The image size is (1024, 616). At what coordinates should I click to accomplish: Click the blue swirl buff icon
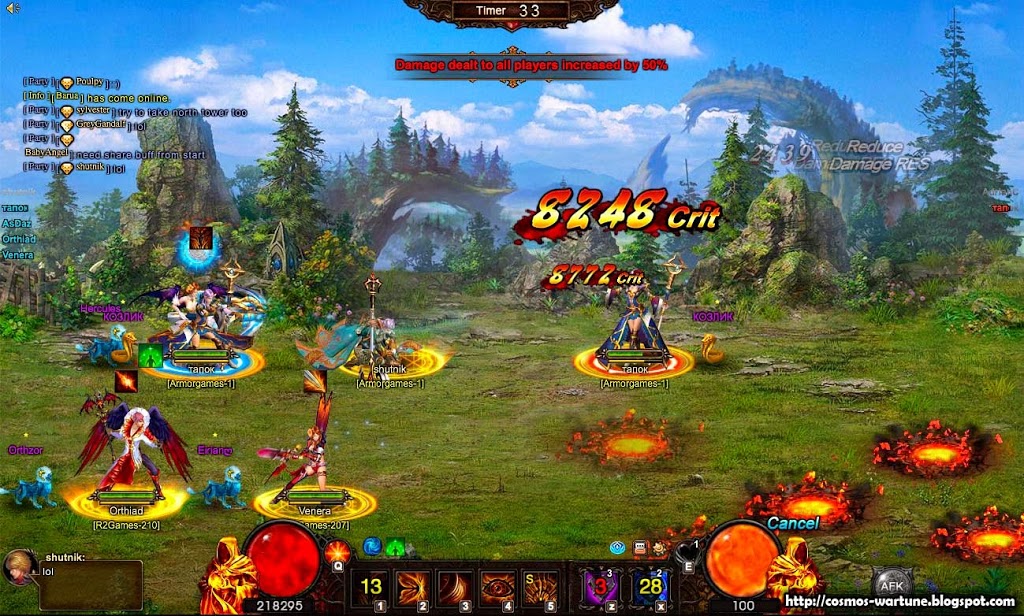[372, 547]
